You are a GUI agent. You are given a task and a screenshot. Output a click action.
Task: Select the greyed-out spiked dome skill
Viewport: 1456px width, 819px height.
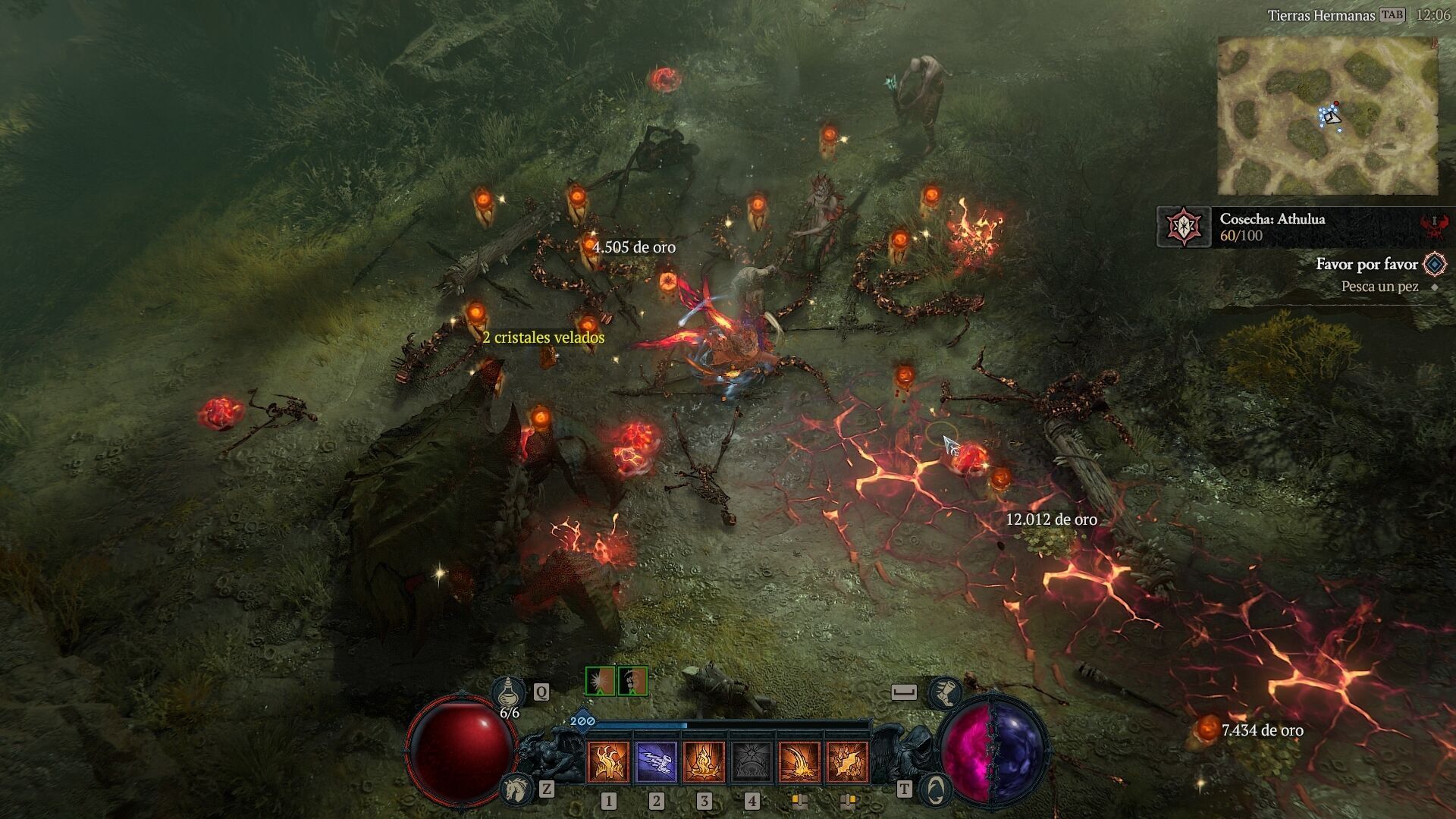752,762
